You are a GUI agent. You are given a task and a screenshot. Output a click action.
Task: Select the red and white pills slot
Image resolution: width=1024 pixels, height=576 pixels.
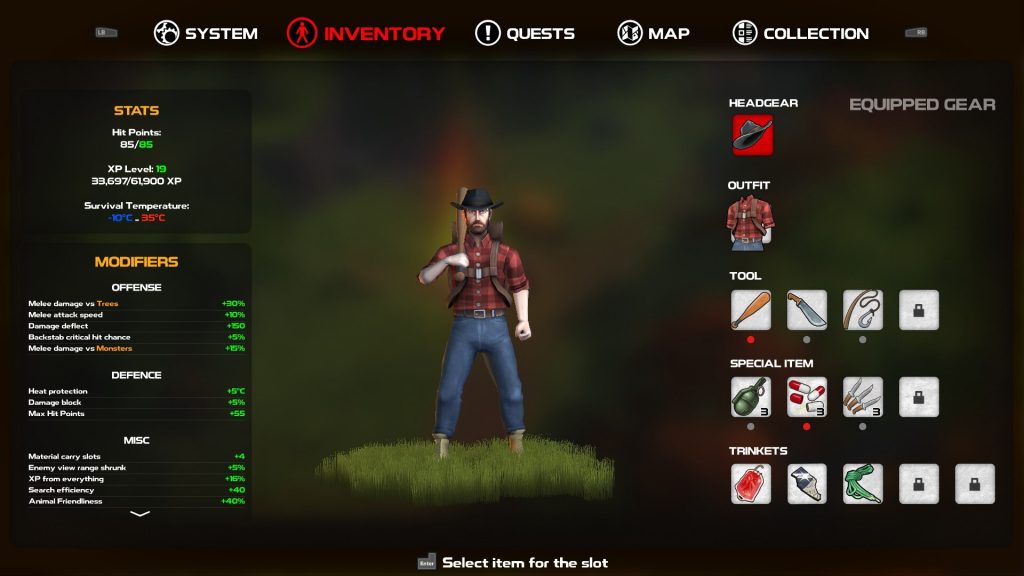[807, 397]
